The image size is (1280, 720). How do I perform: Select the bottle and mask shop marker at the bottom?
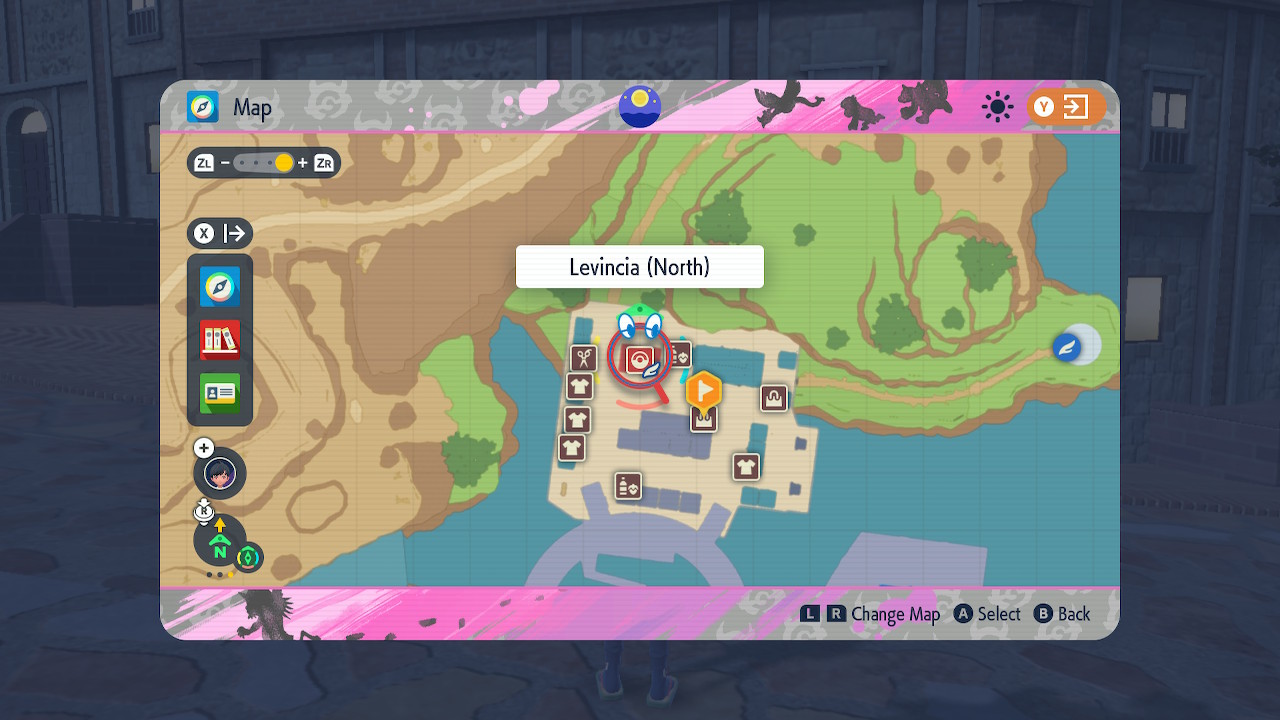coord(628,486)
